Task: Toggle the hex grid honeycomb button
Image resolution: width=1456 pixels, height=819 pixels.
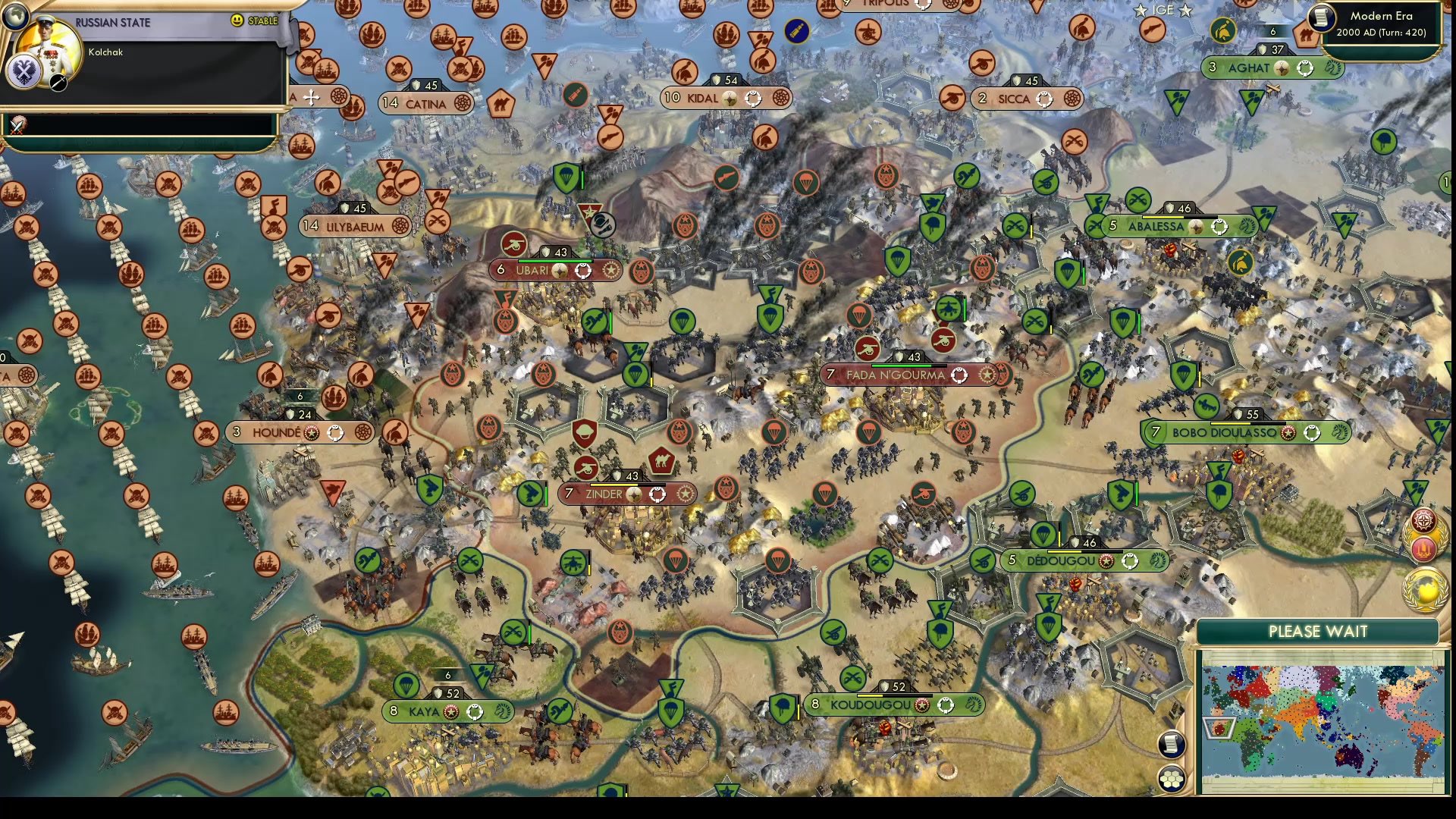Action: pyautogui.click(x=1170, y=779)
